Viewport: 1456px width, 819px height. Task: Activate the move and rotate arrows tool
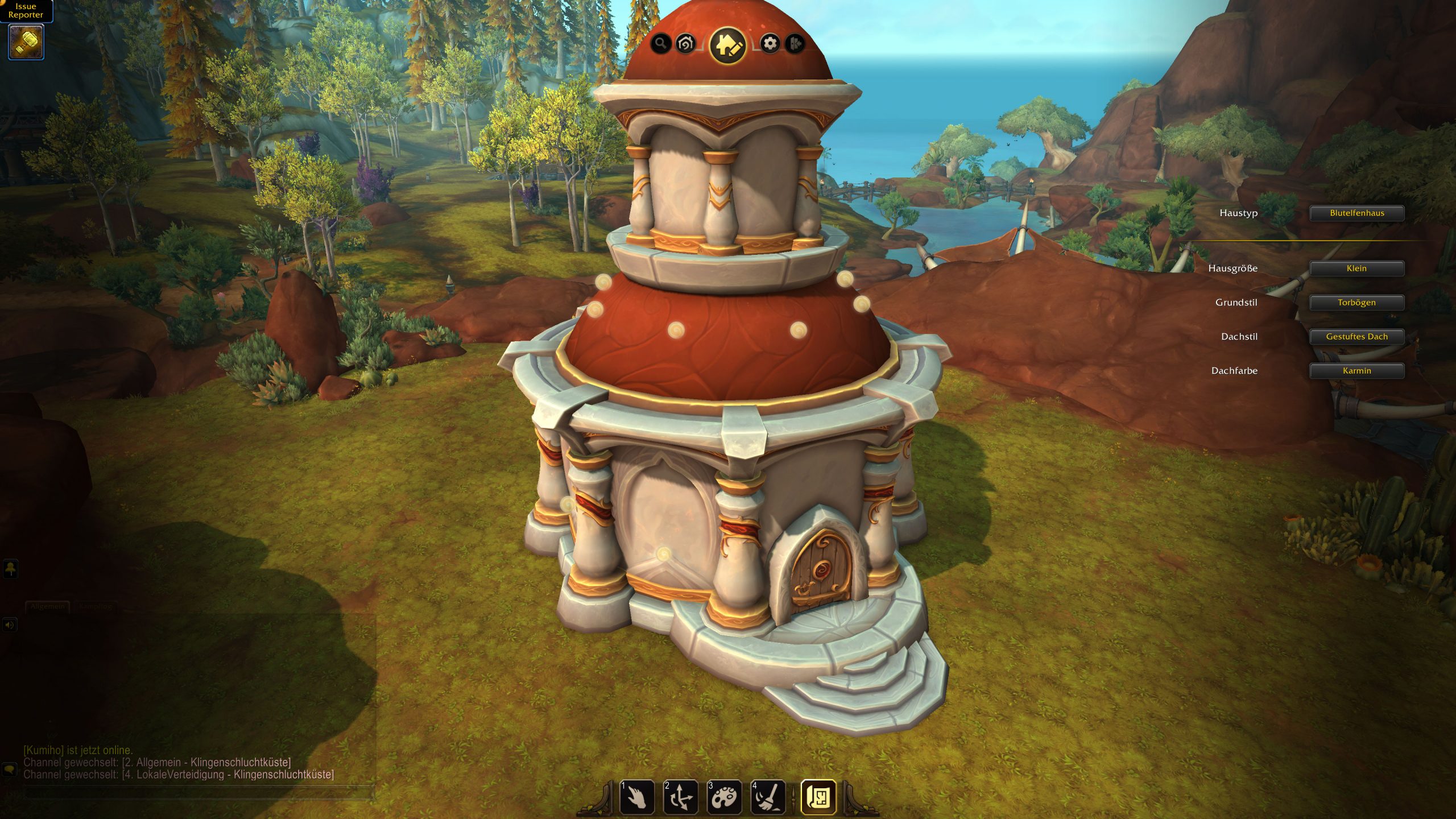click(x=681, y=797)
